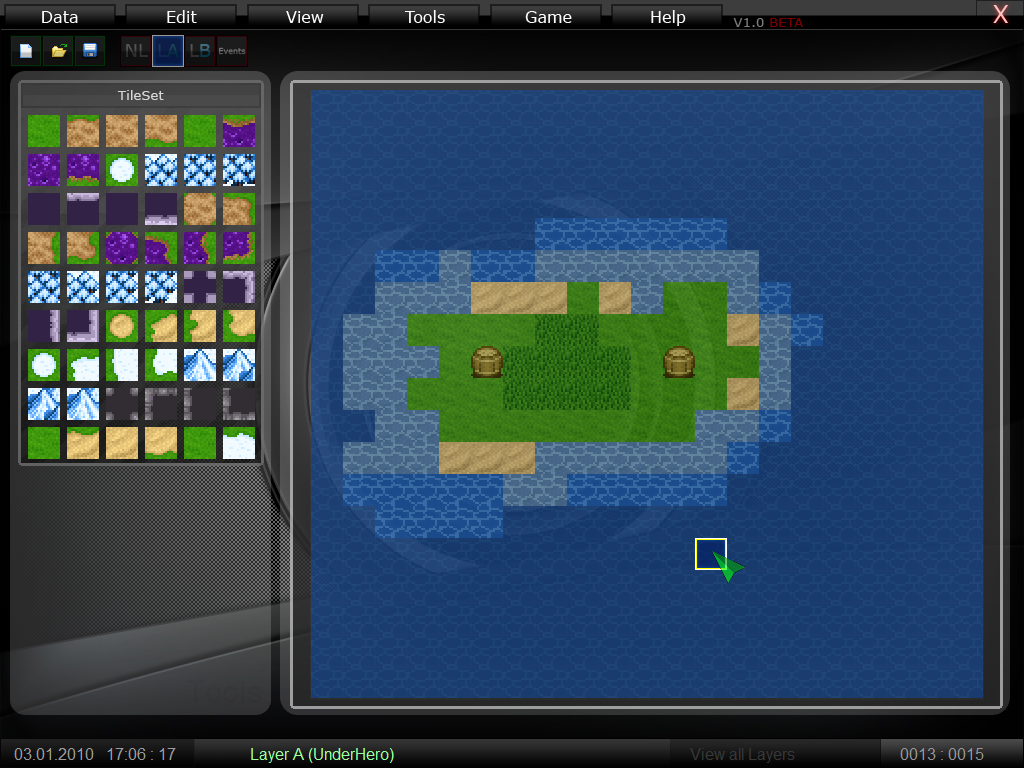The image size is (1024, 768).
Task: Click the open folder icon
Action: coord(59,51)
